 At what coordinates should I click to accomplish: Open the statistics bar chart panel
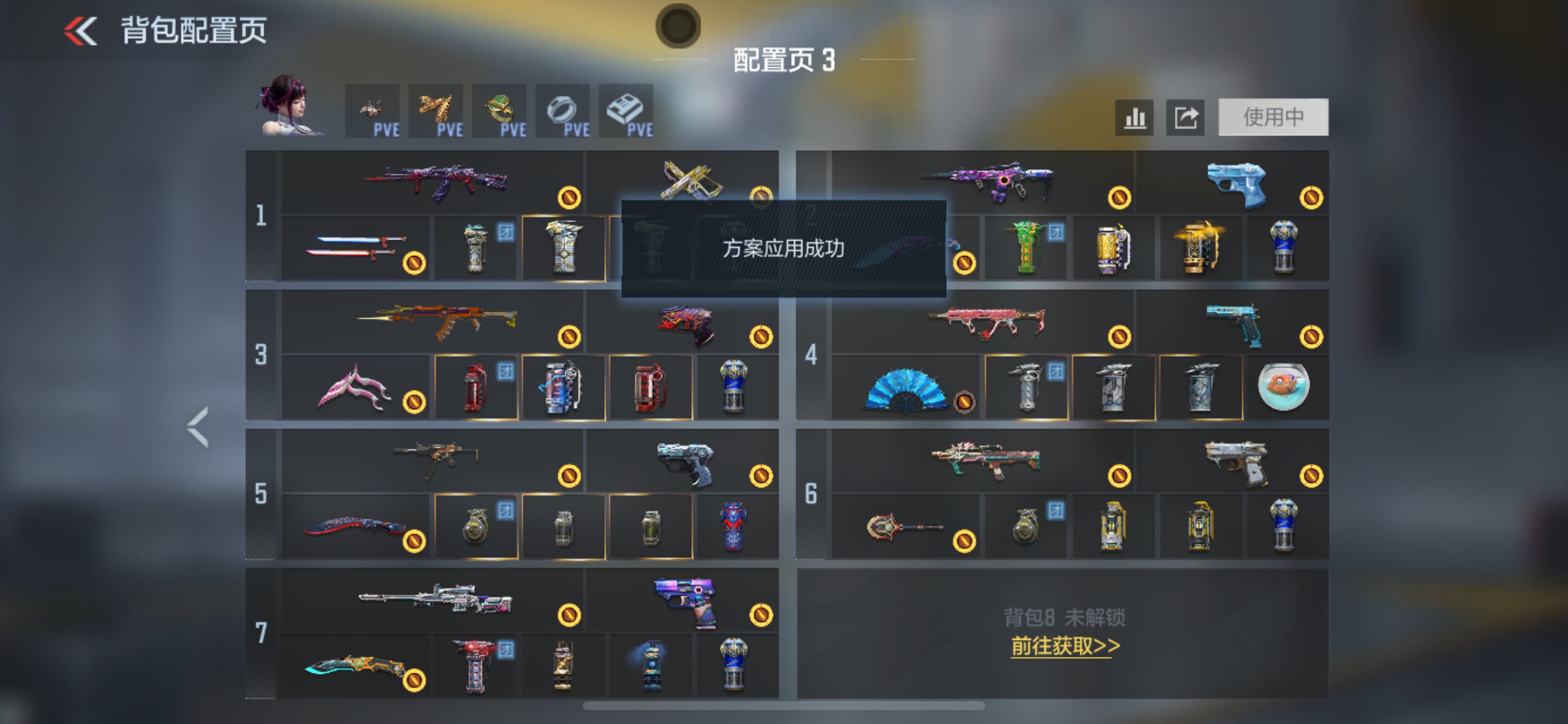click(1134, 117)
